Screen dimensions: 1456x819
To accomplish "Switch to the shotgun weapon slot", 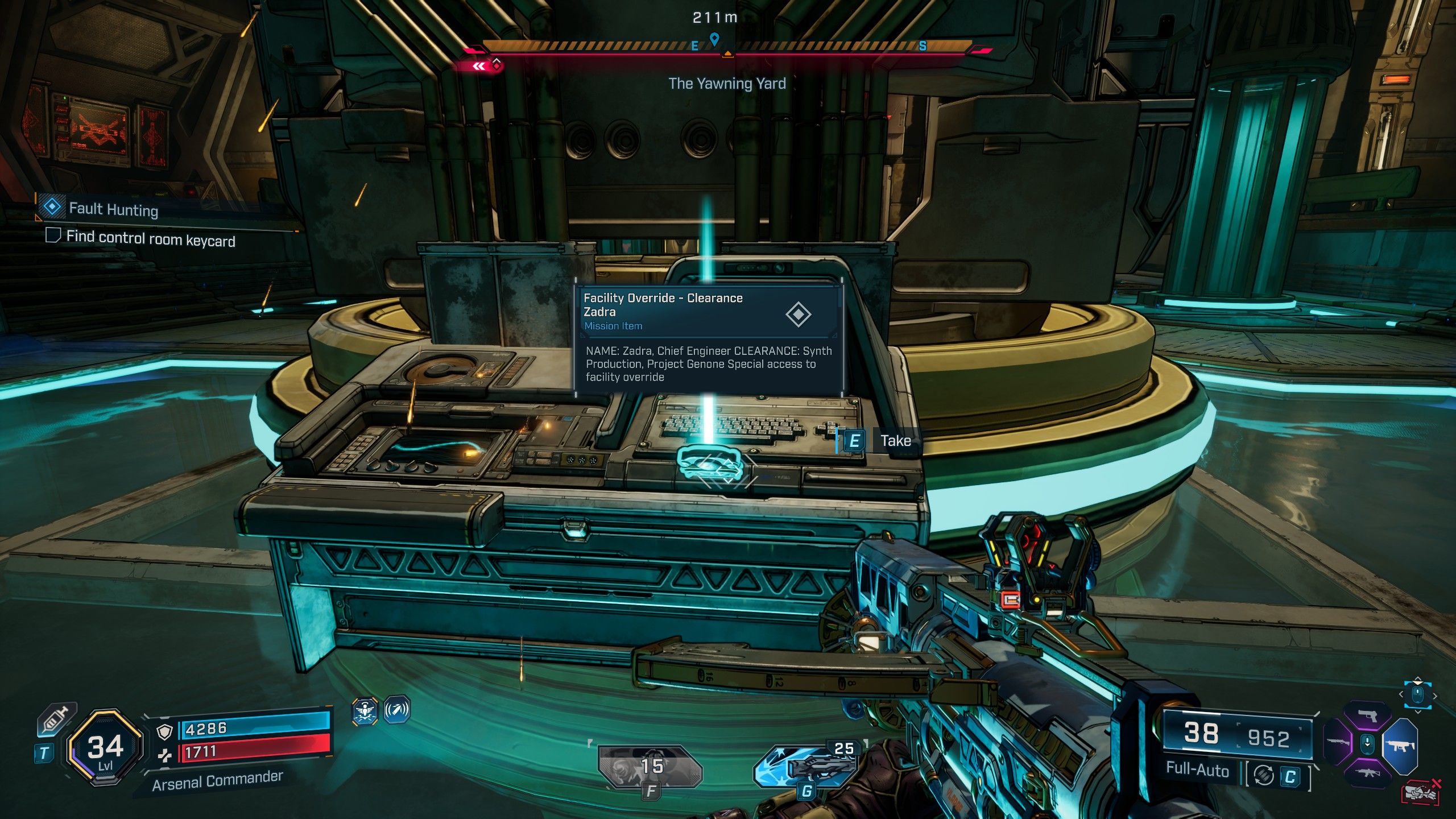I will point(1338,742).
